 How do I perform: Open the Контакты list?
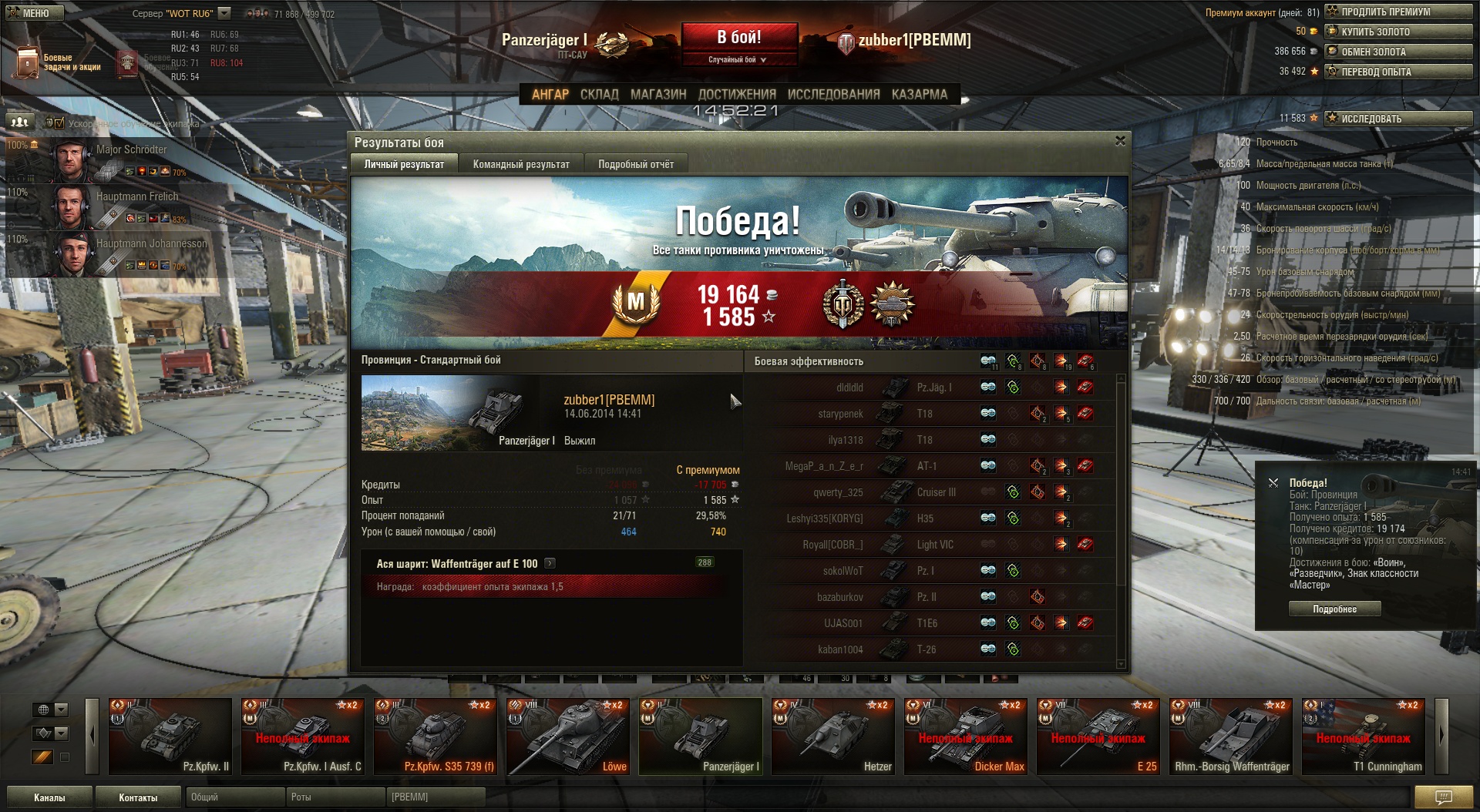138,797
